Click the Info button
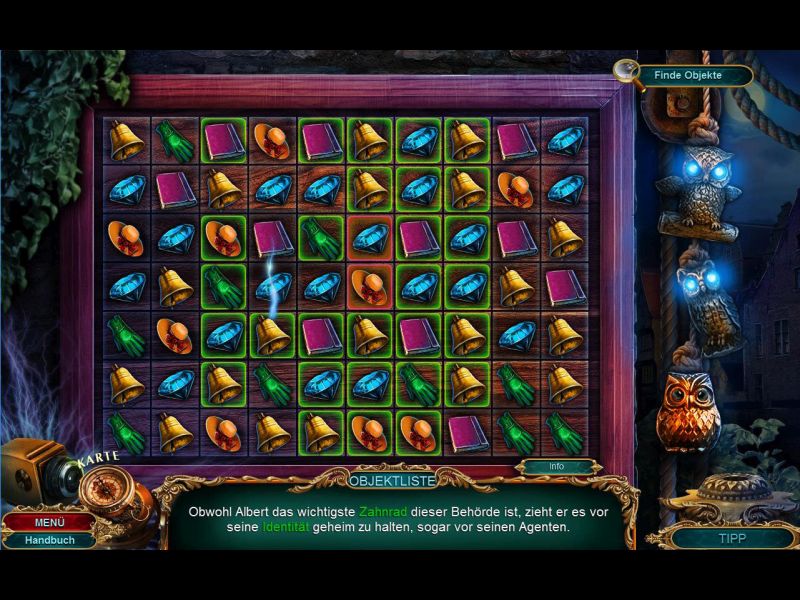The image size is (800, 600). pos(557,466)
